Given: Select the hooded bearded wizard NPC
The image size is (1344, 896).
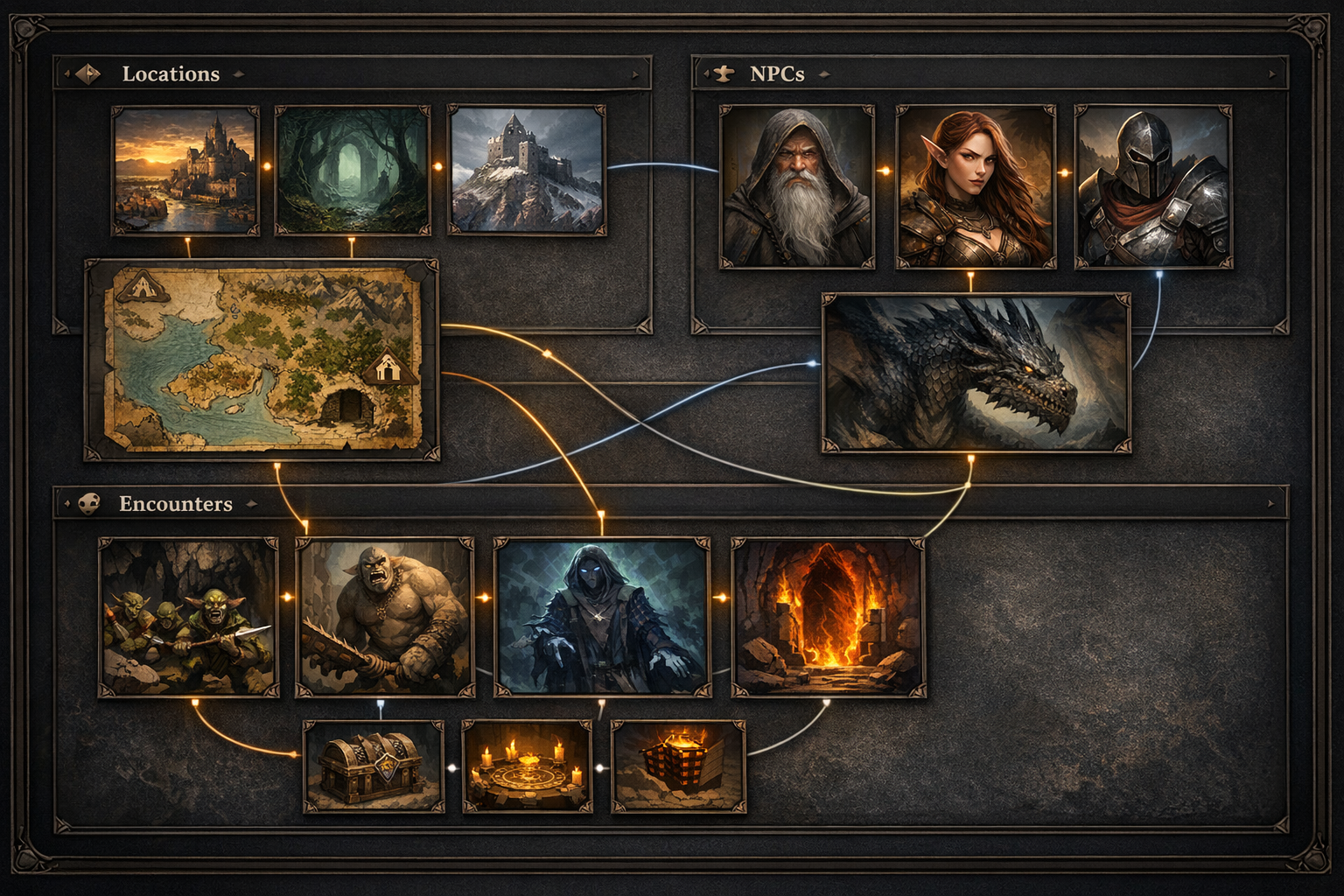Looking at the screenshot, I should (x=796, y=186).
